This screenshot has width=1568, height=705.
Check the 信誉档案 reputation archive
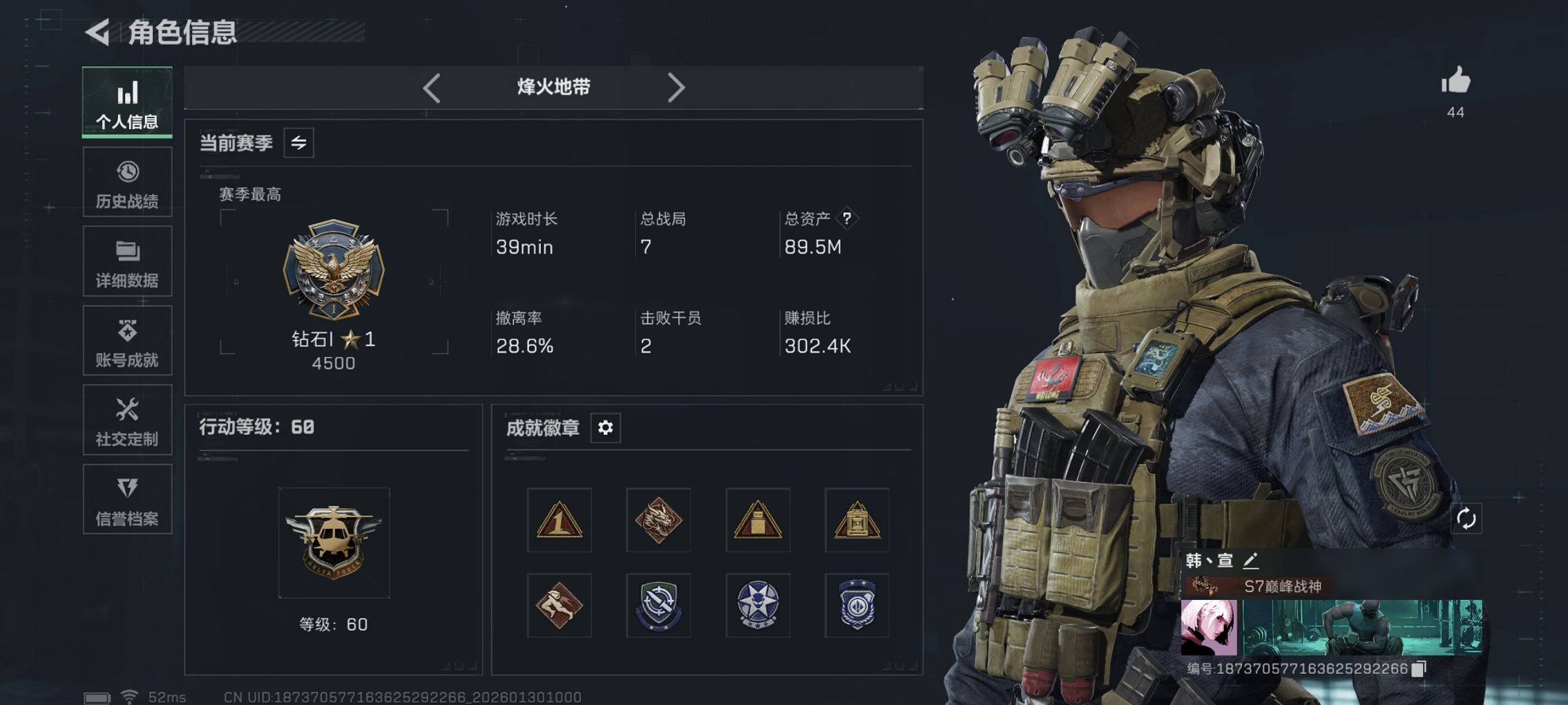[126, 499]
